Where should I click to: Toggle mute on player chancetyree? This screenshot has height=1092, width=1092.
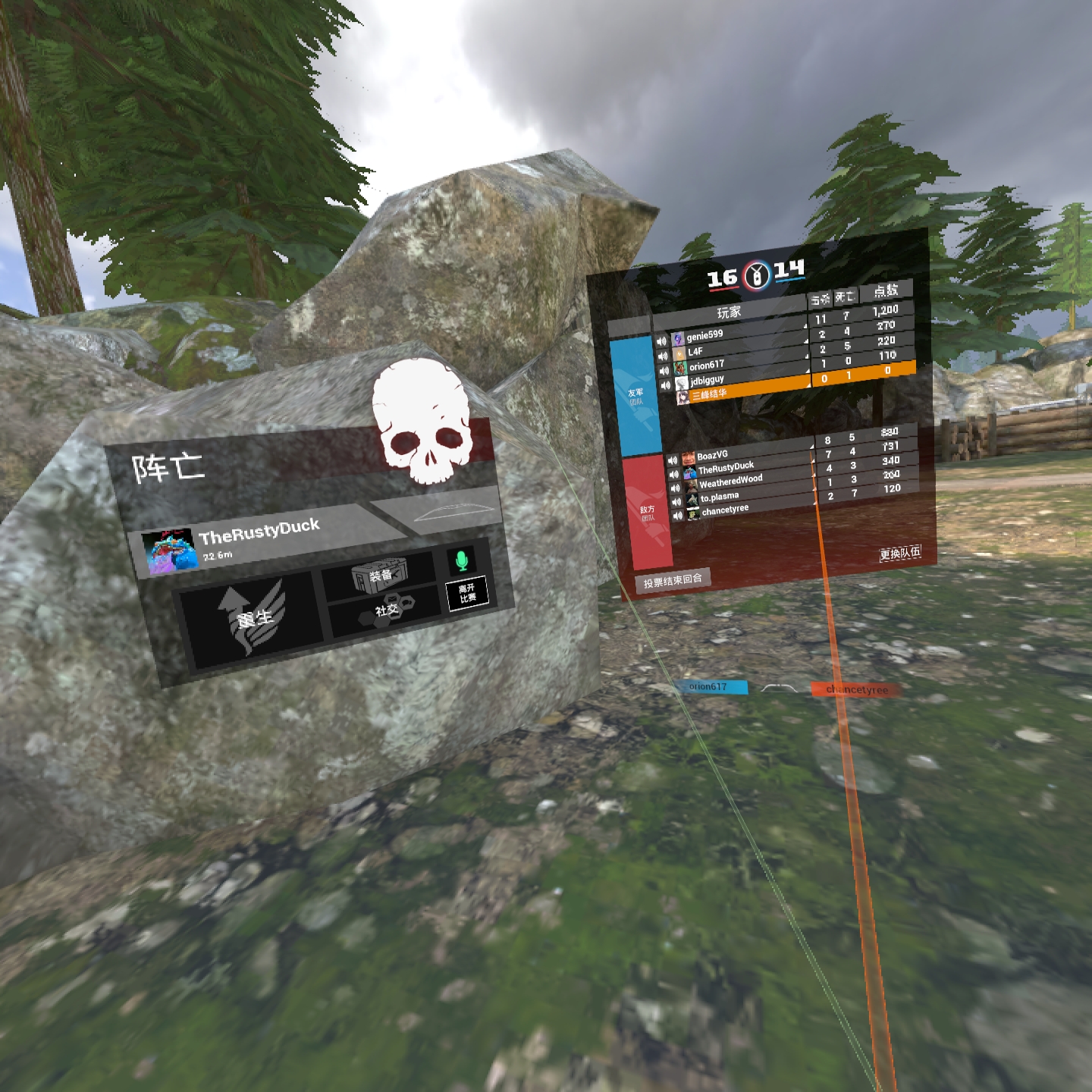[x=678, y=515]
